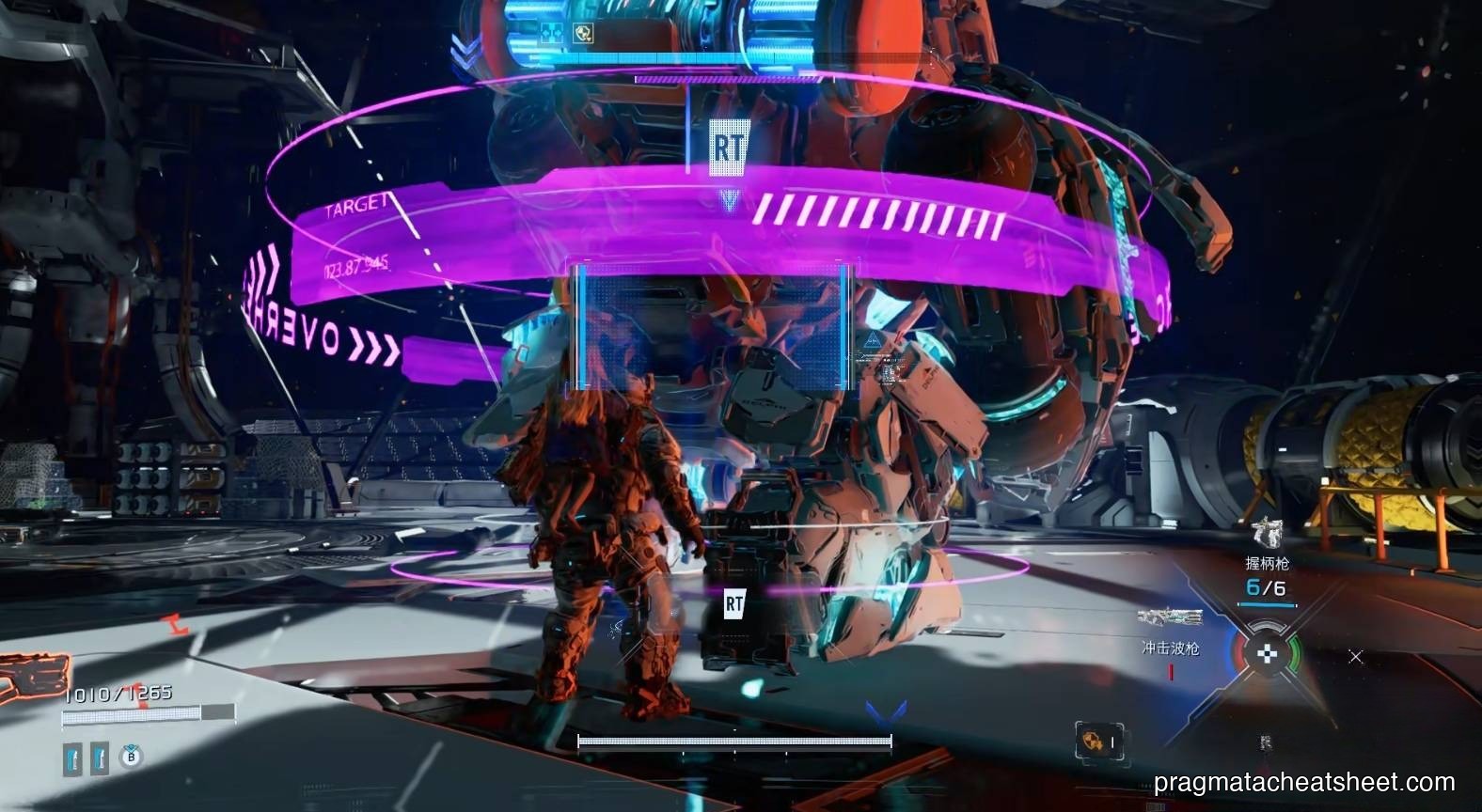1482x812 pixels.
Task: Toggle the second blue spray item slot
Action: (101, 757)
